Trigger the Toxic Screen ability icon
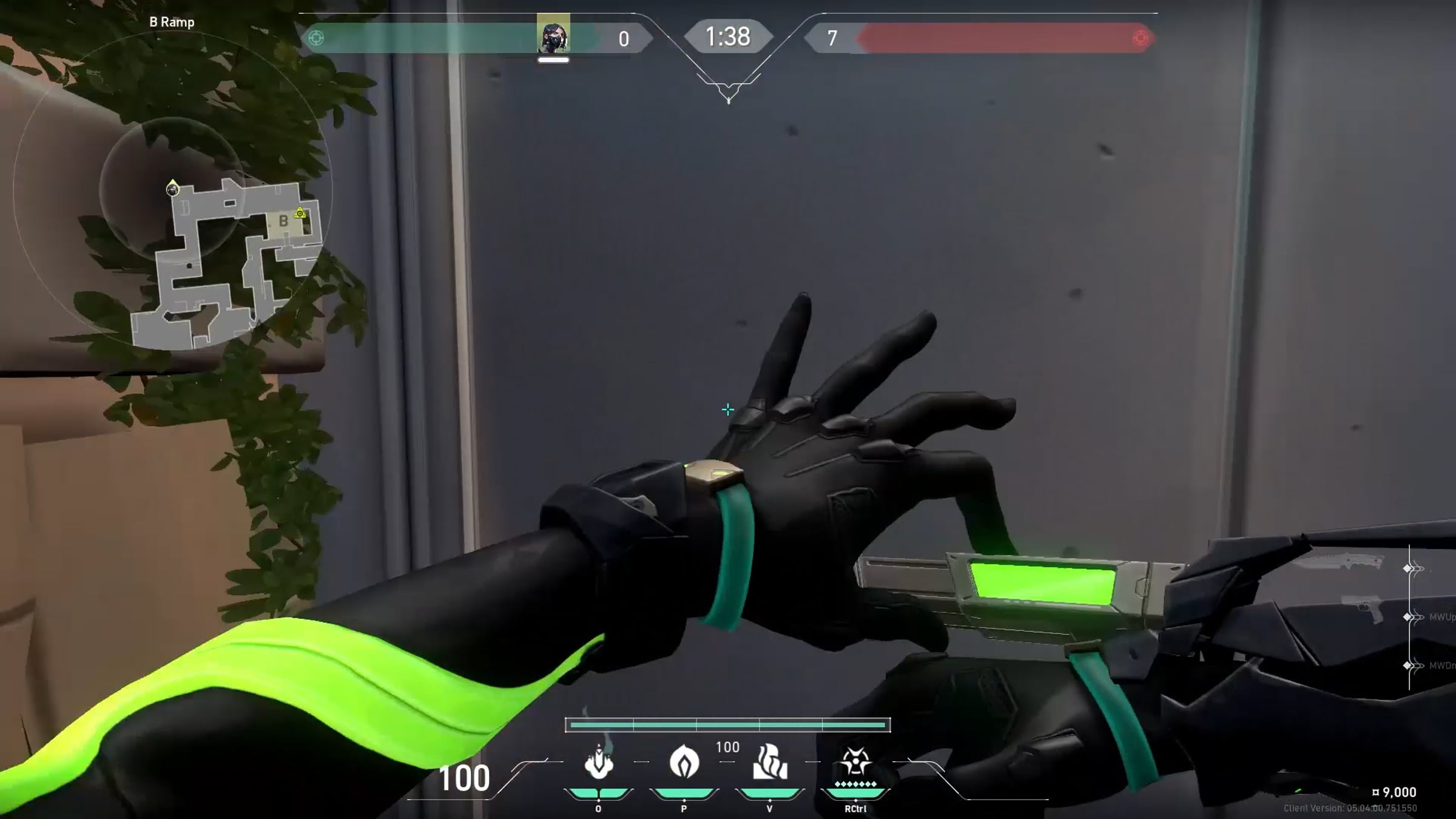 pos(769,762)
